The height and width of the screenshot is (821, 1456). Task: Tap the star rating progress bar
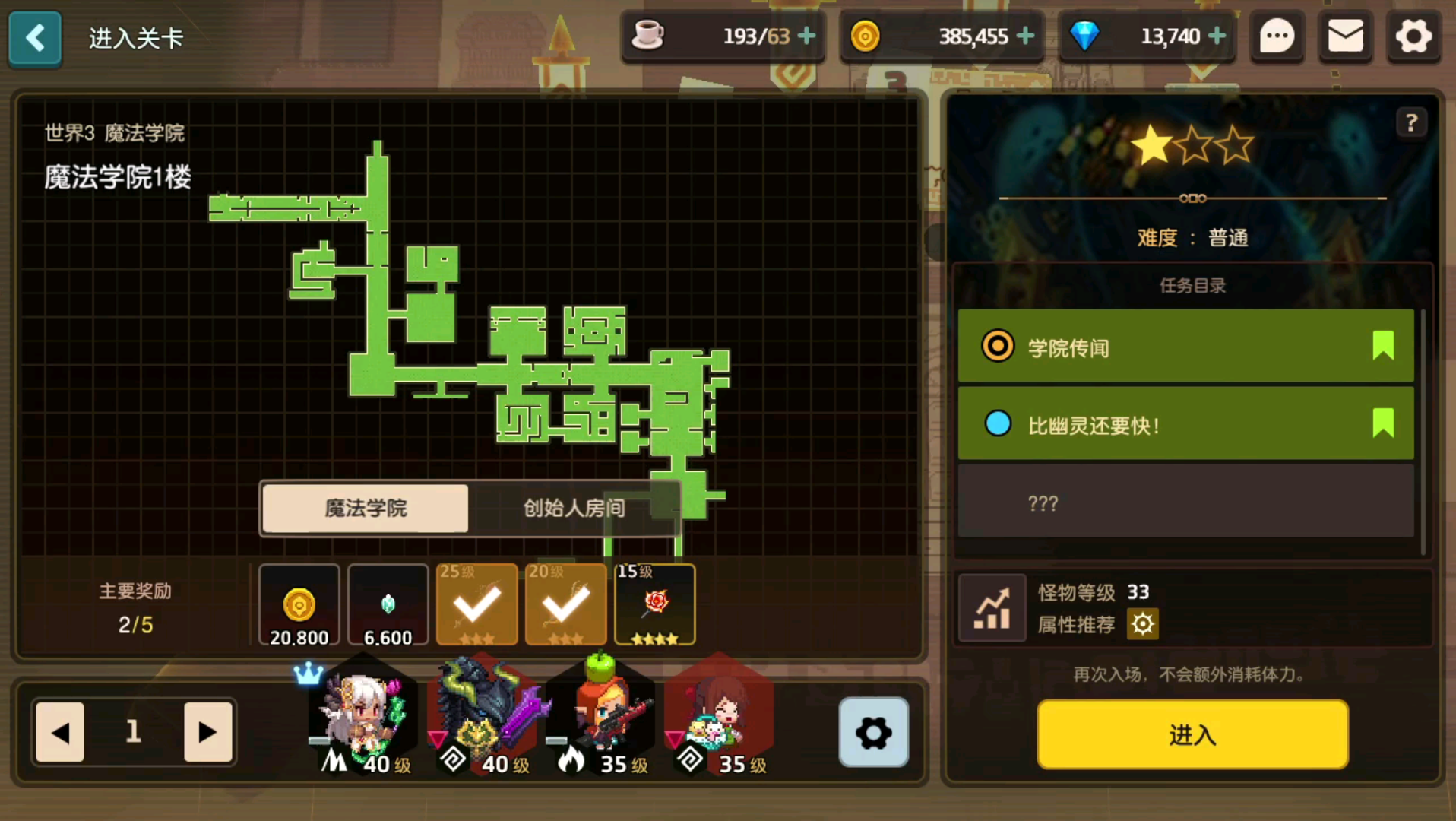click(x=1192, y=198)
